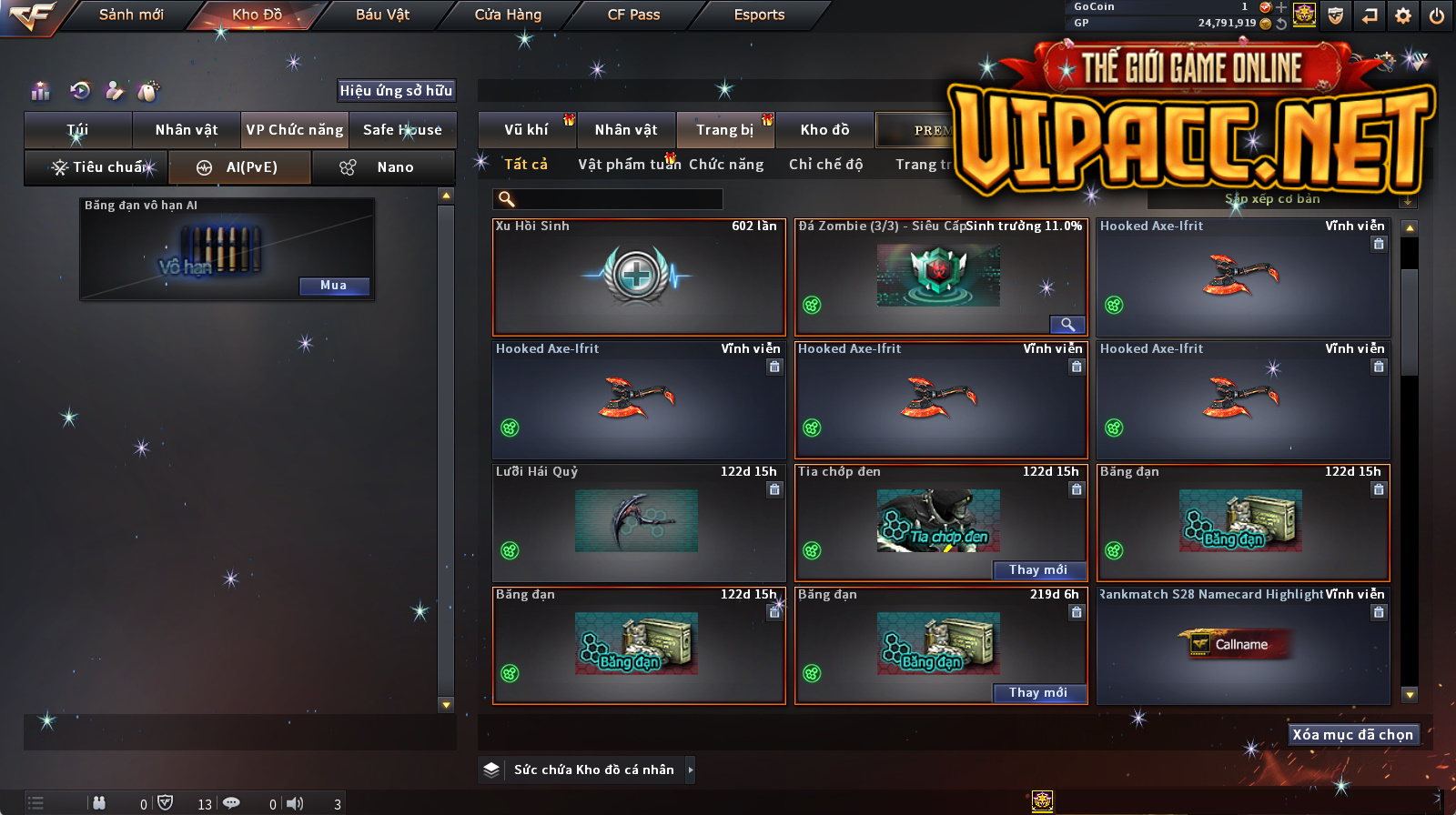
Task: Open the settings gear icon
Action: [x=1403, y=15]
